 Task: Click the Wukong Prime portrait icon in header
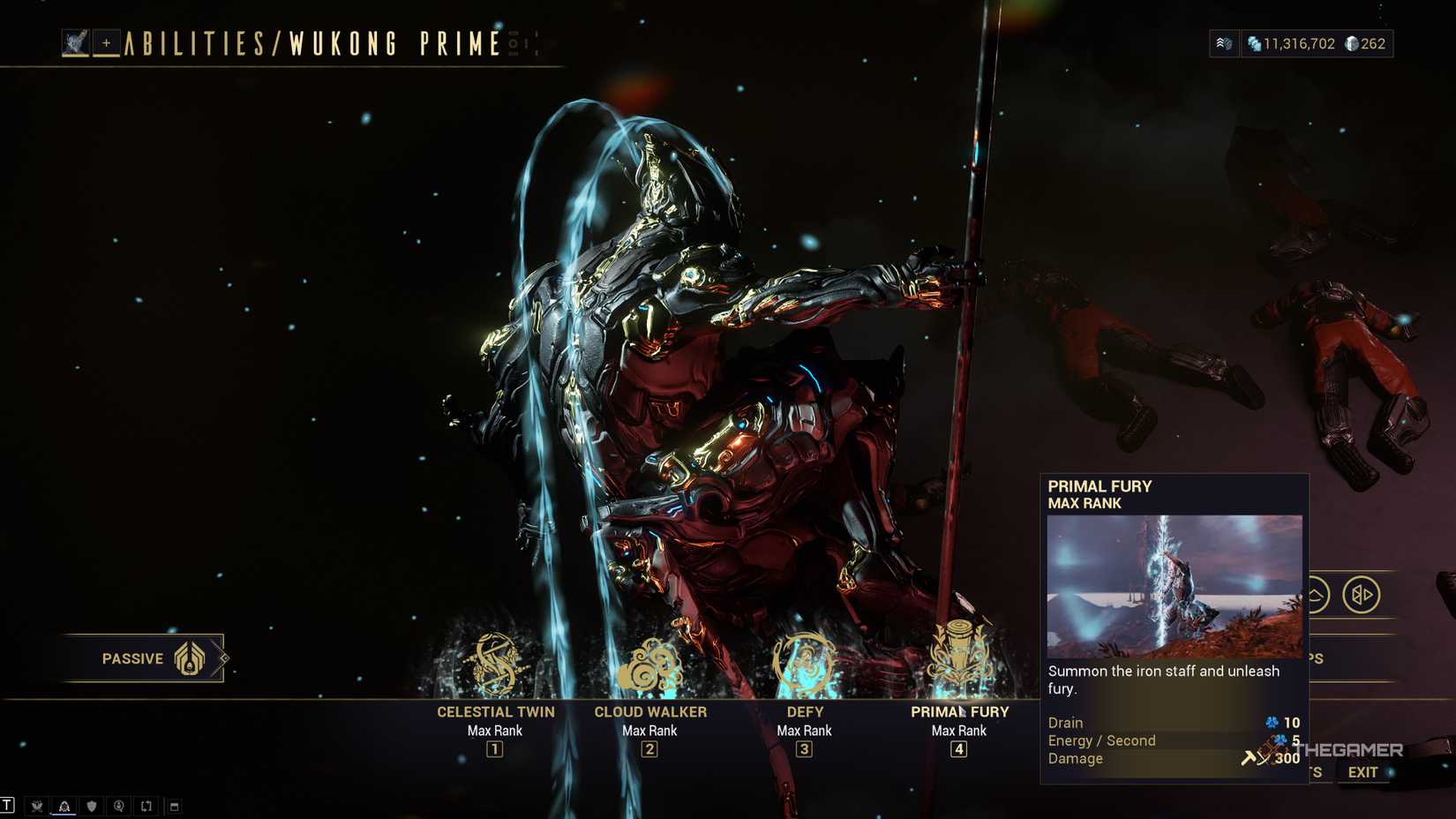[78, 41]
